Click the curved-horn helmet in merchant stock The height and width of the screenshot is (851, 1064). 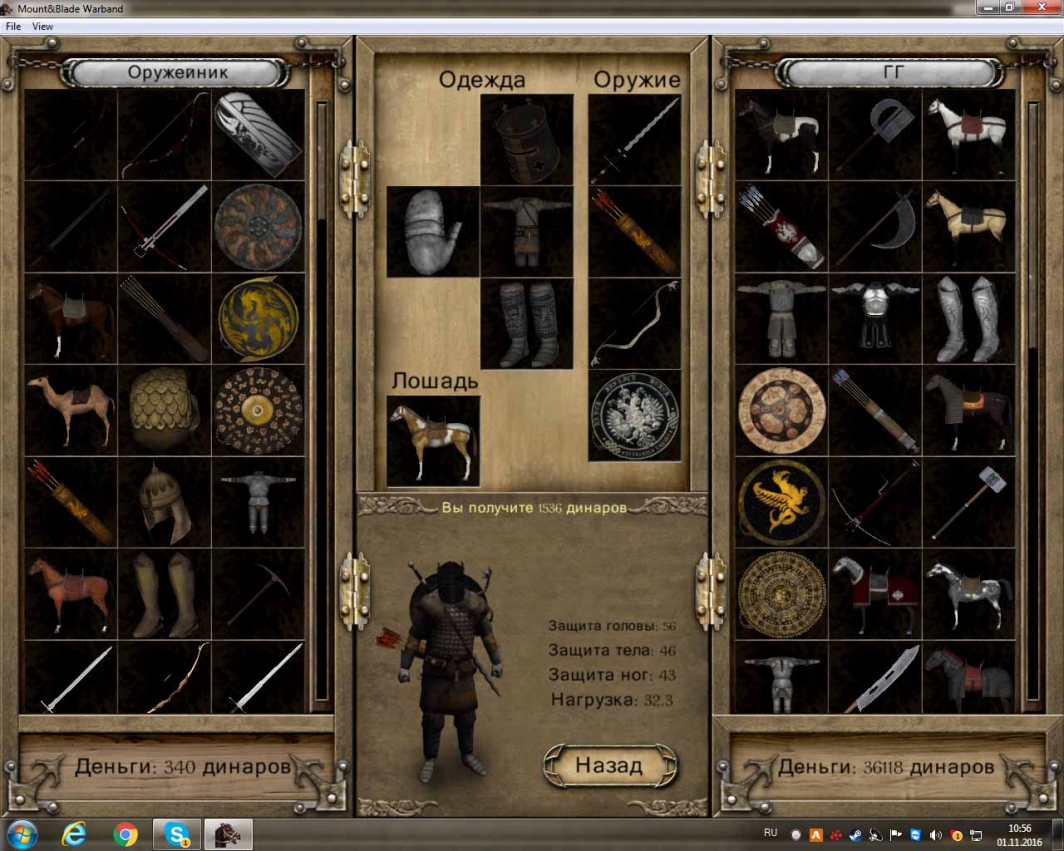click(x=164, y=502)
